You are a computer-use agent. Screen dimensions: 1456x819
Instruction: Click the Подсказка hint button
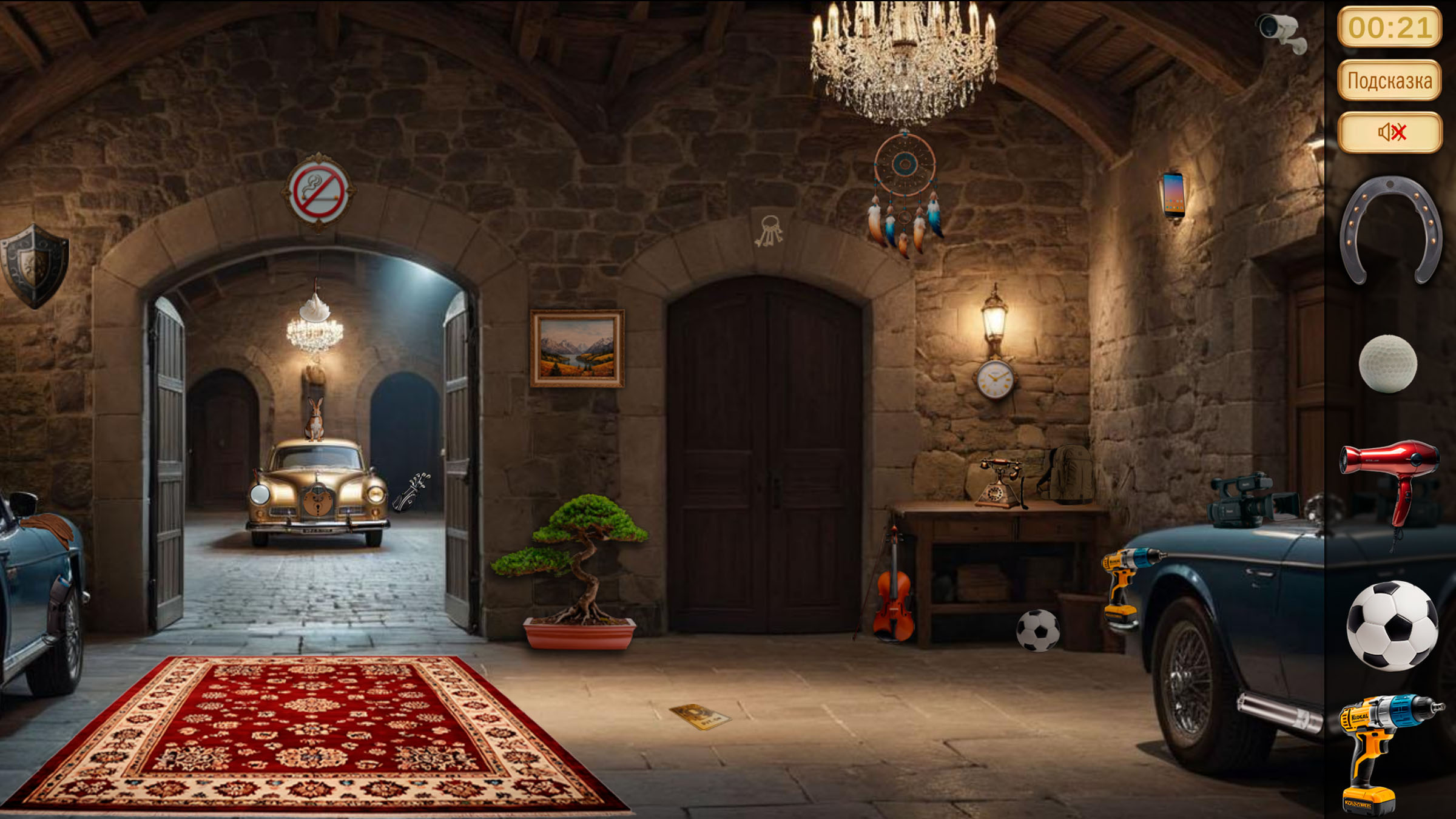click(x=1389, y=79)
